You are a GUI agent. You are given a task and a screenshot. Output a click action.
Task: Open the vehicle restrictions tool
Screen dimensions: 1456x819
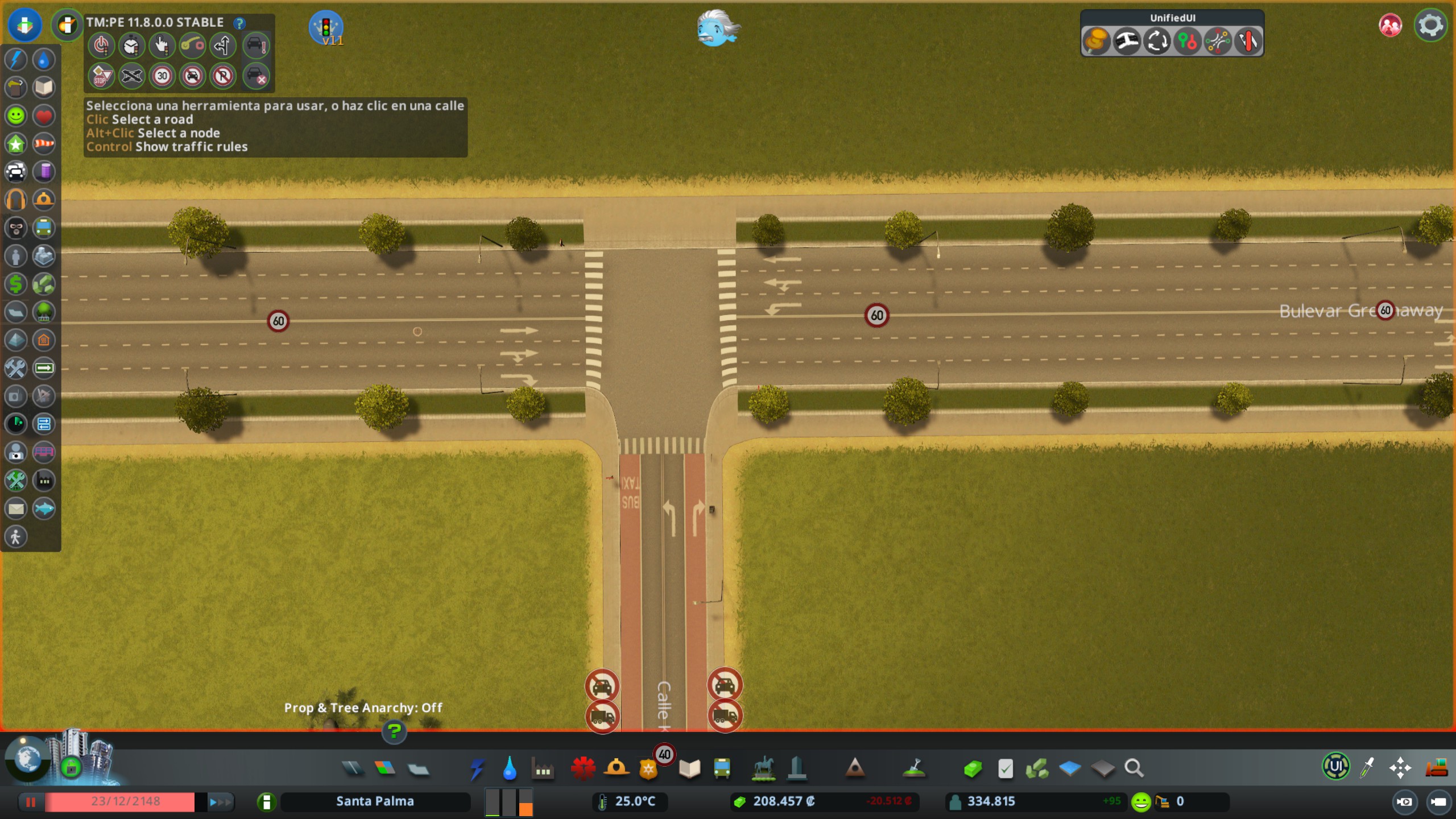click(x=193, y=76)
